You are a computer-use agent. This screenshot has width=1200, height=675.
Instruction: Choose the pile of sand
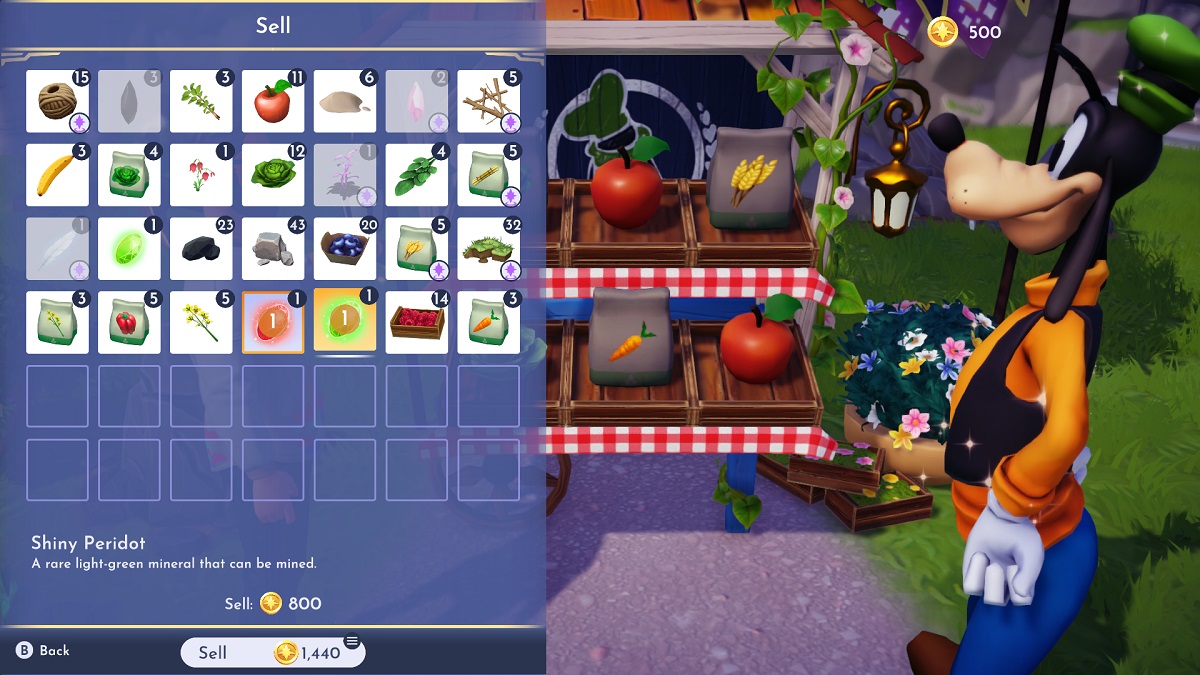pos(345,101)
